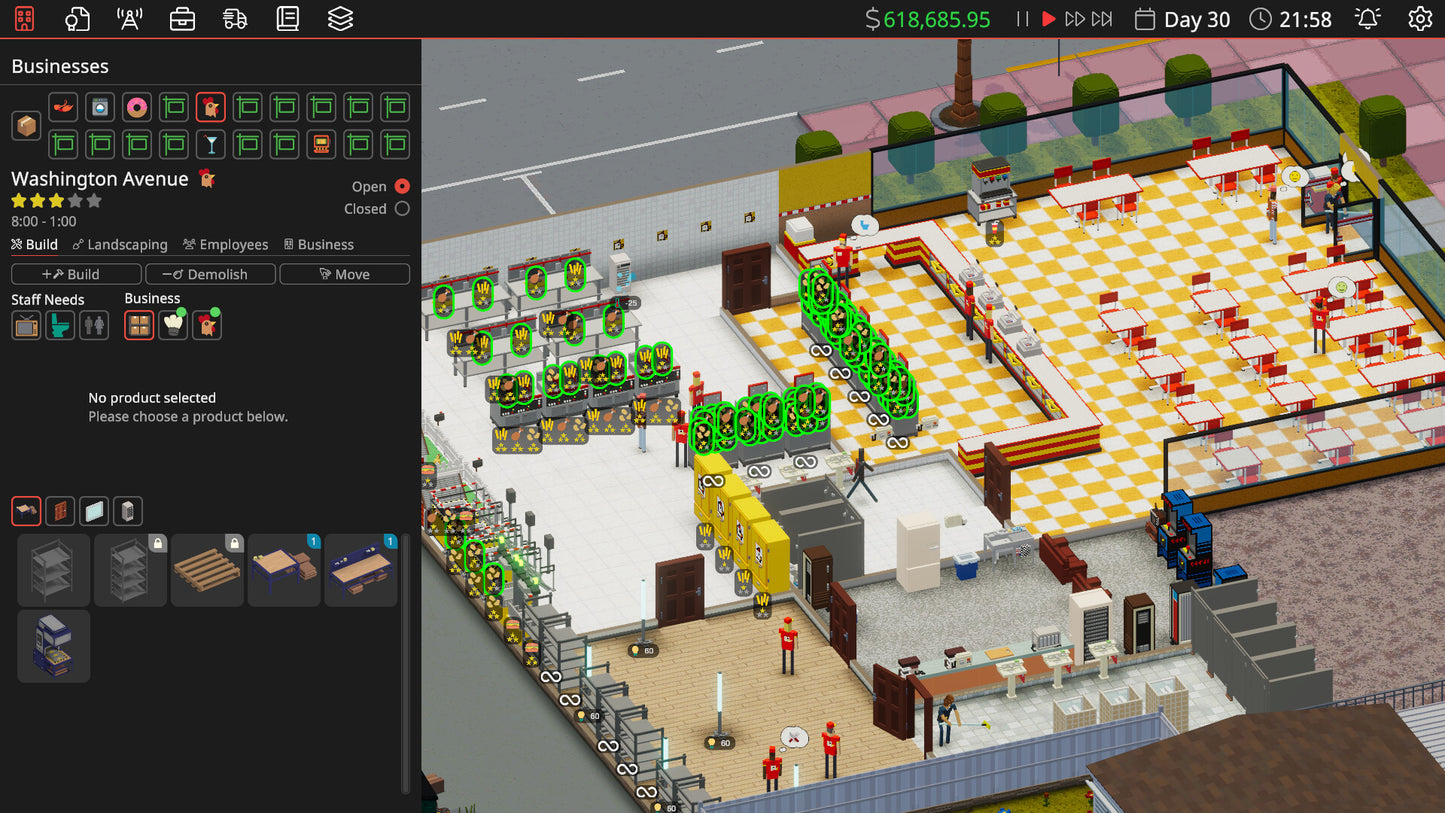Open the delivery truck menu
This screenshot has height=813, width=1445.
point(235,19)
